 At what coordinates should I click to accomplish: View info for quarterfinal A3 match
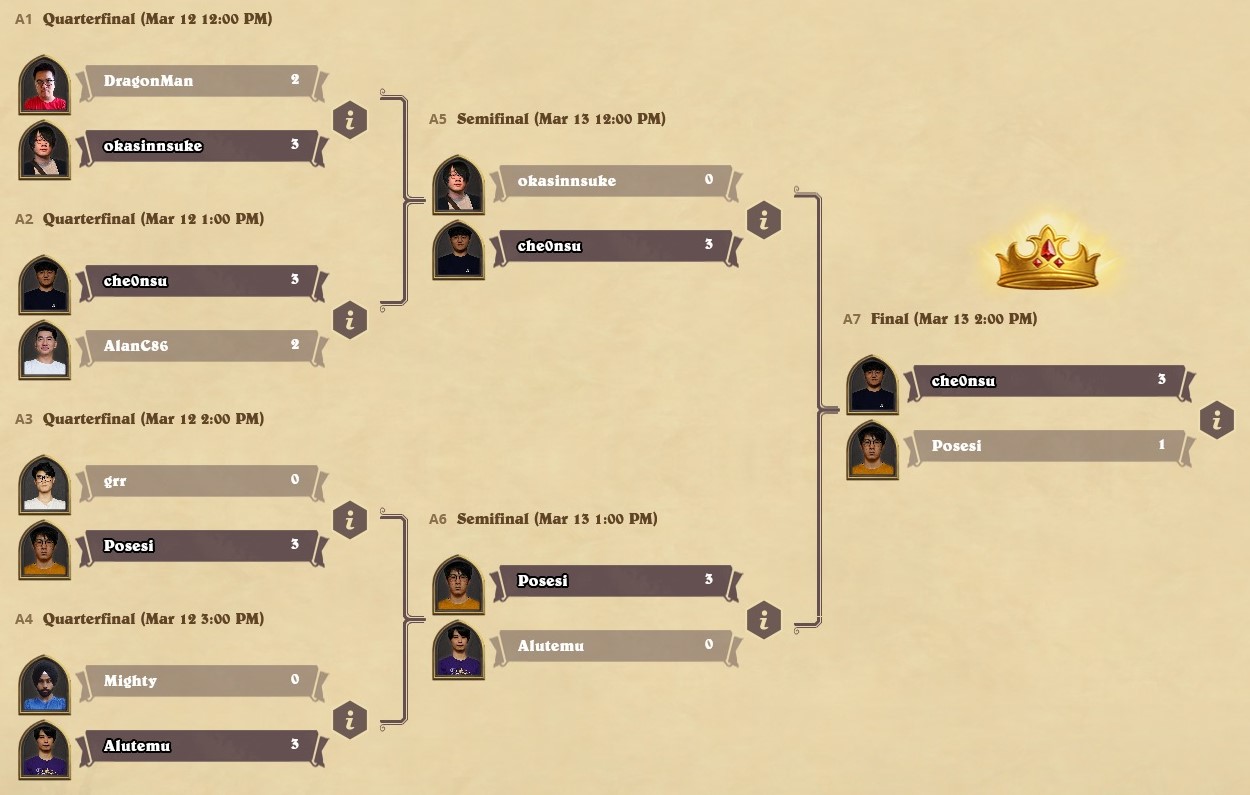pos(350,520)
